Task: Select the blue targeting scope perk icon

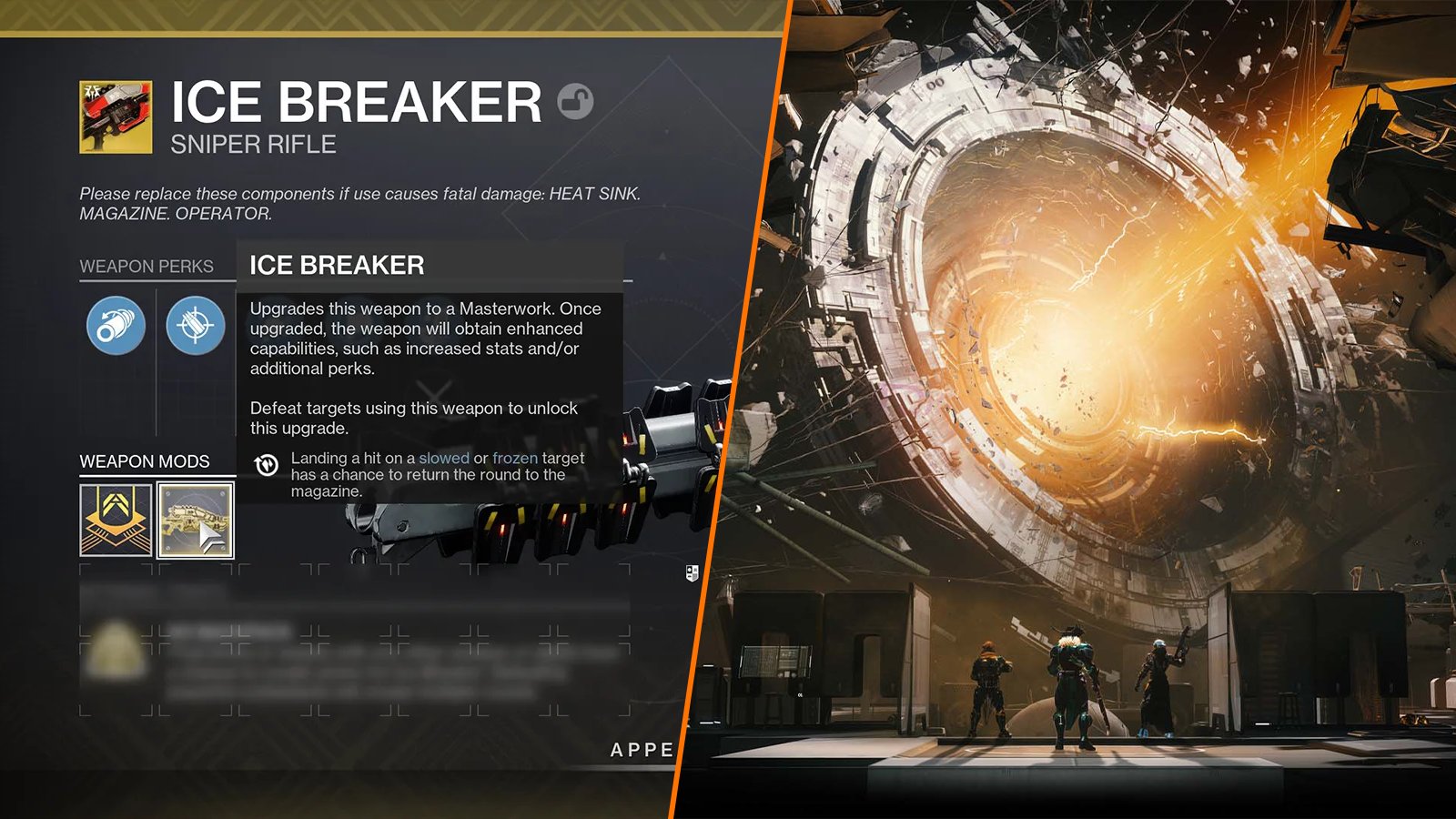Action: 195,326
